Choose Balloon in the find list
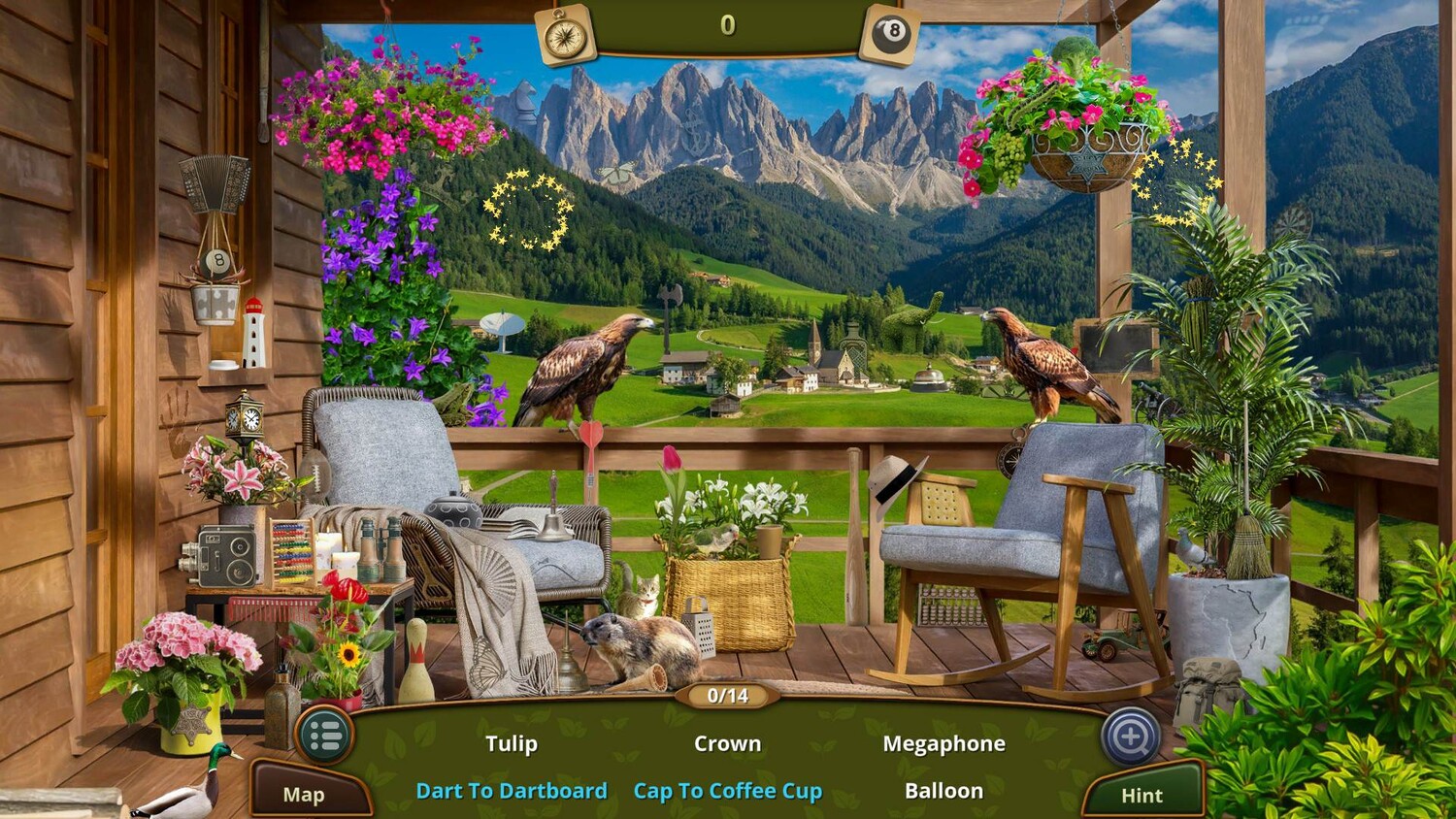The width and height of the screenshot is (1456, 819). coord(943,791)
